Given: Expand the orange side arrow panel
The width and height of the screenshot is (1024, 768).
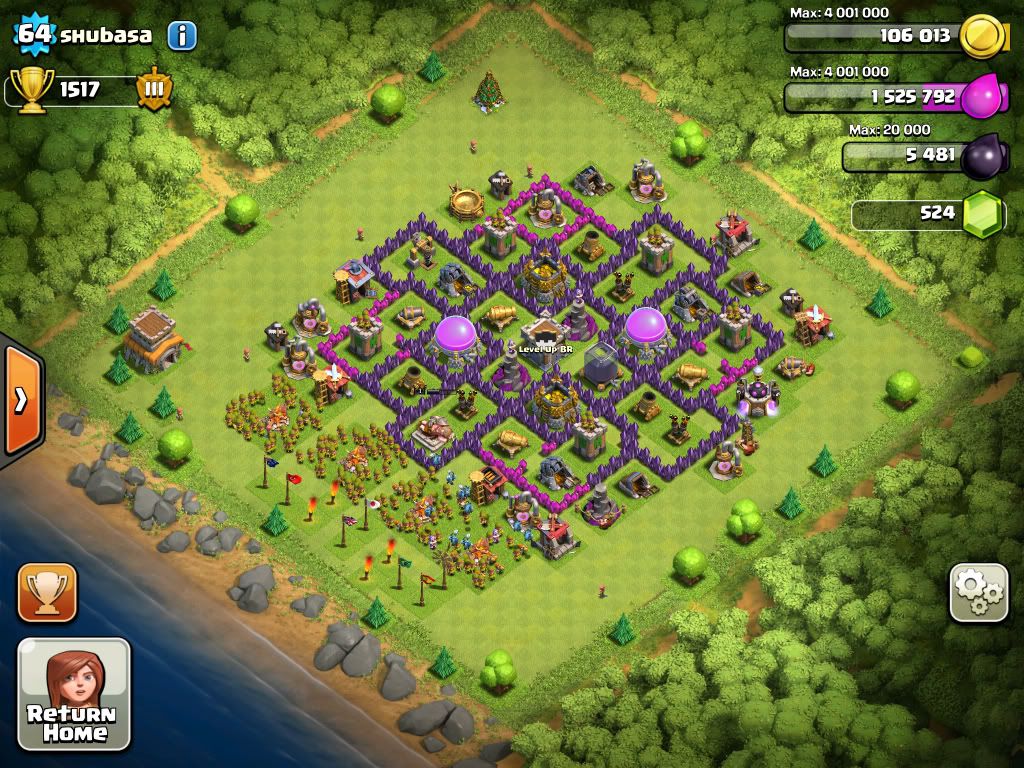Looking at the screenshot, I should tap(21, 400).
